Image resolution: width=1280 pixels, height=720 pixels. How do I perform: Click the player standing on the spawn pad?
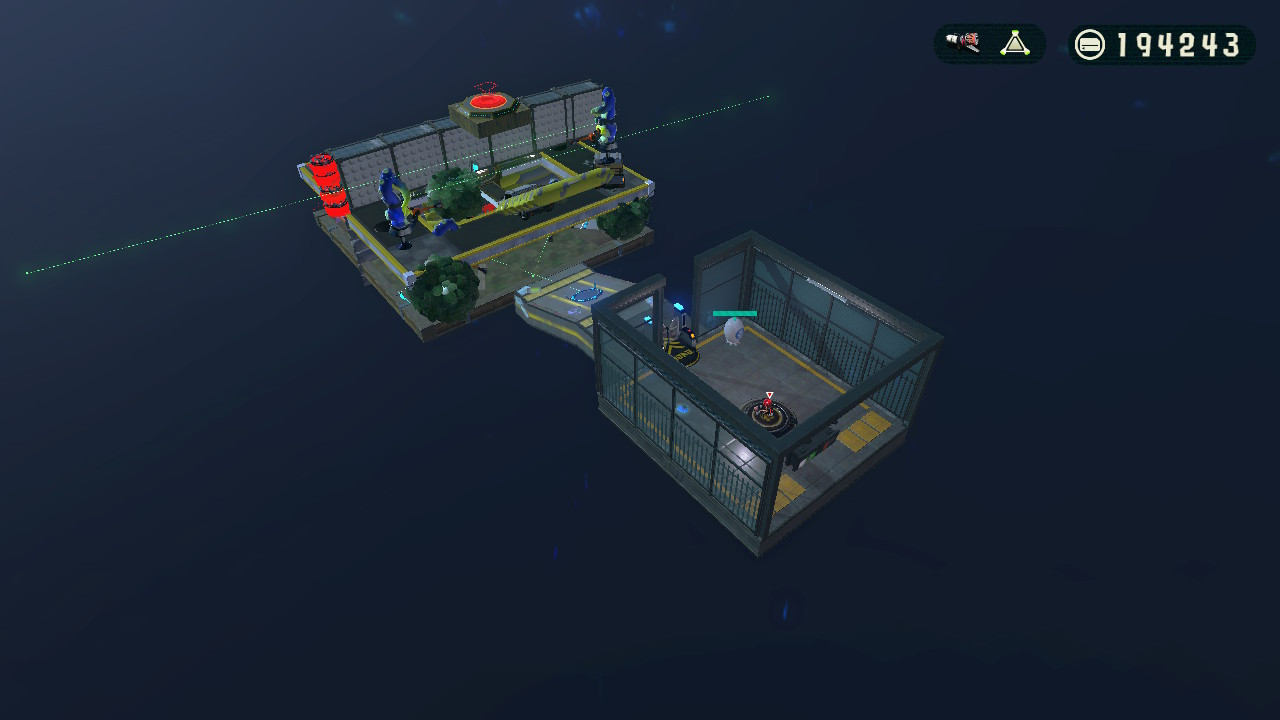tap(767, 406)
